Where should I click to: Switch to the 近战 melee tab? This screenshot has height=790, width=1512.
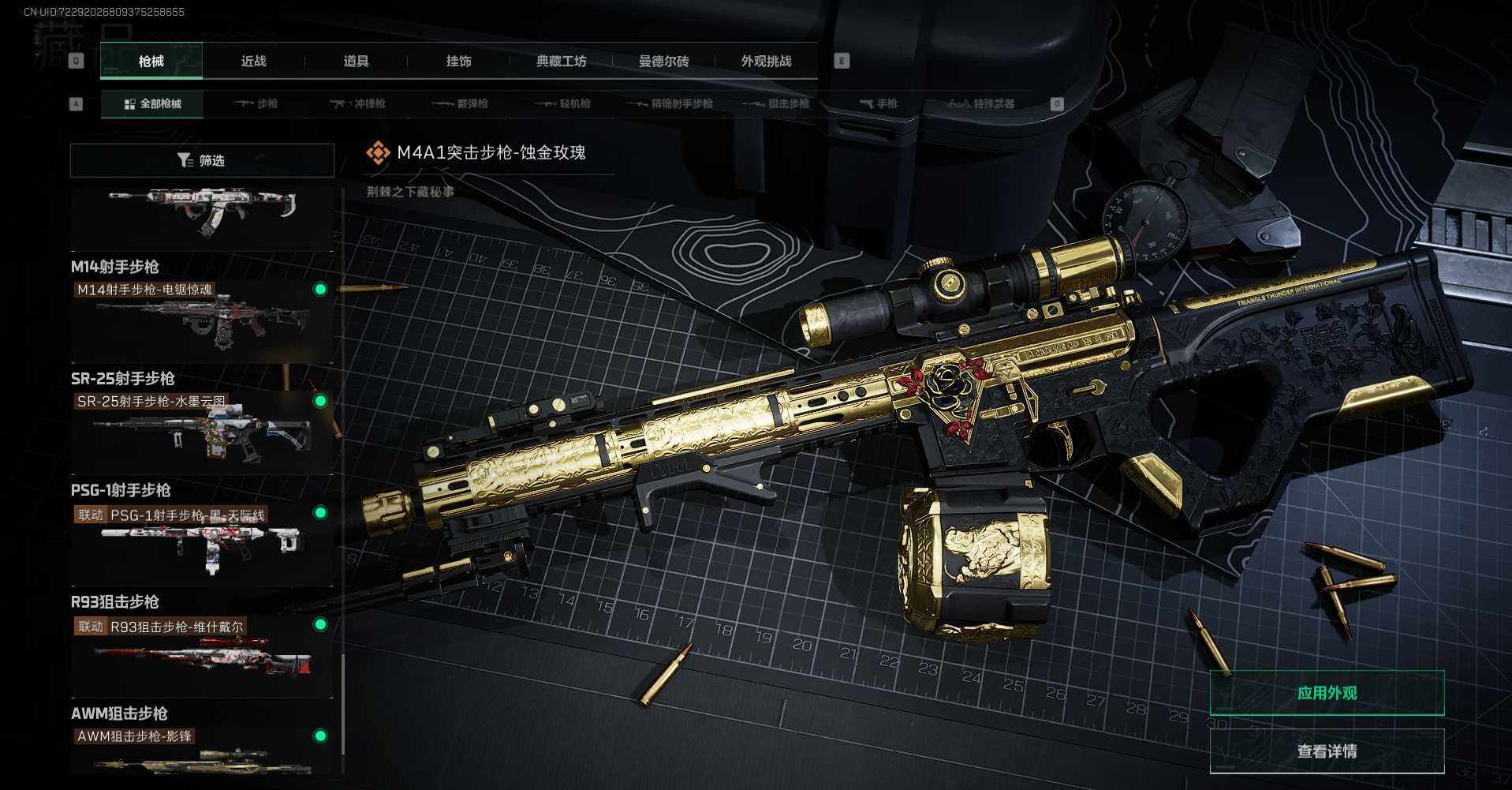253,61
